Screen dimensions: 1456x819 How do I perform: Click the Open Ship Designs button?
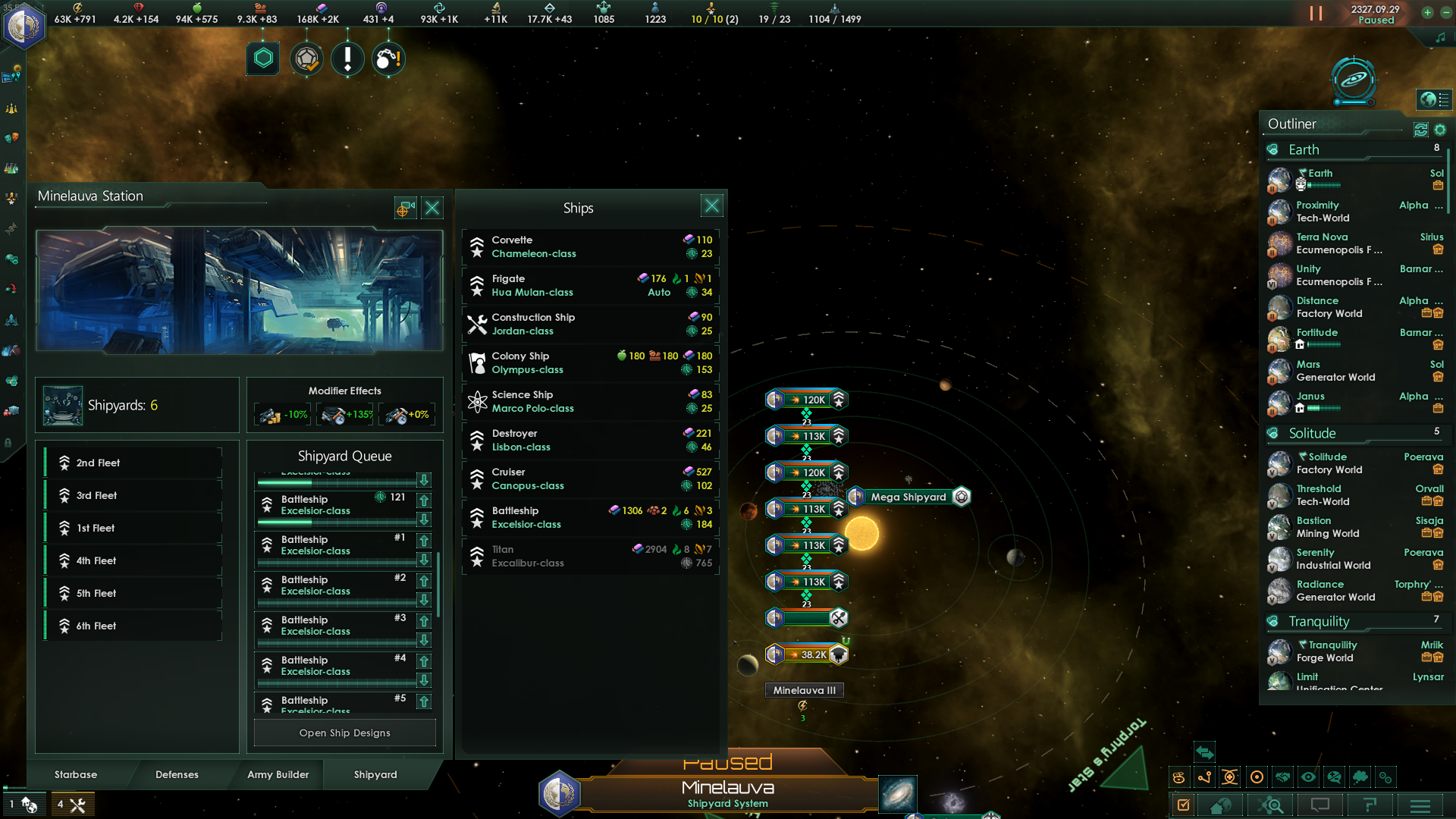[344, 733]
